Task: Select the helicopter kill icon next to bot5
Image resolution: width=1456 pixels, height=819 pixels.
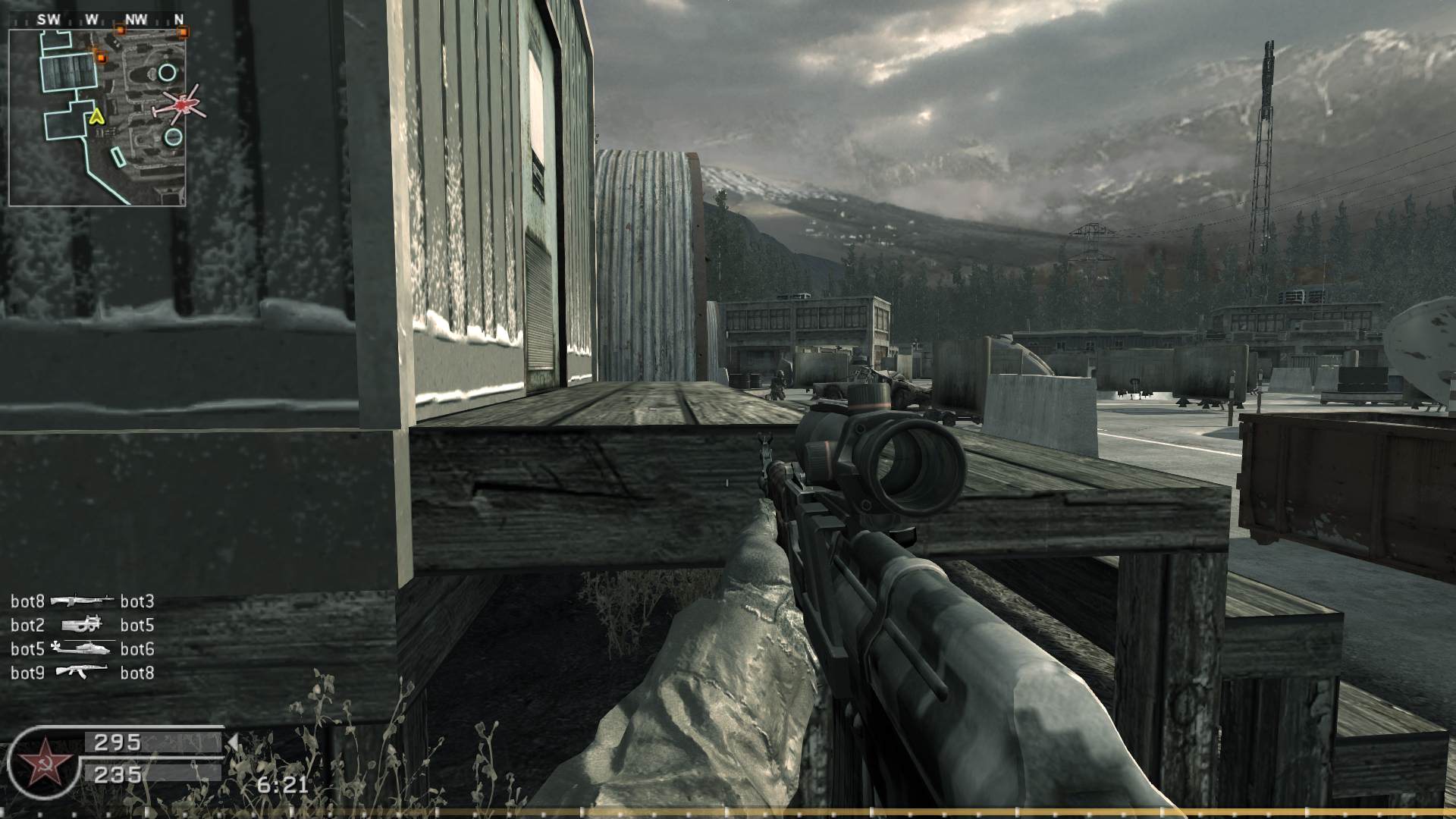Action: [83, 648]
